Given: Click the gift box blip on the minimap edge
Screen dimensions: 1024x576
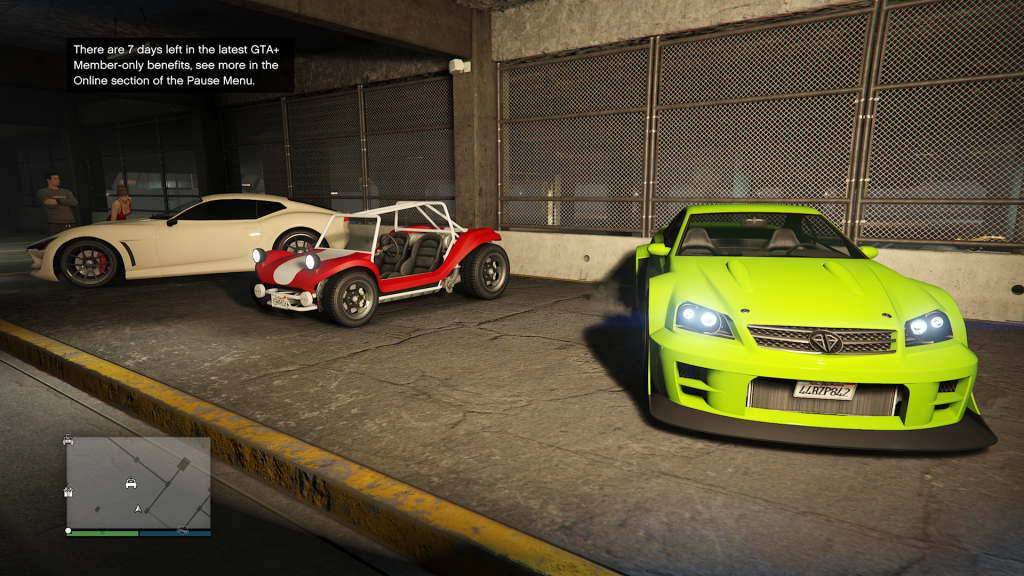Looking at the screenshot, I should [x=68, y=490].
